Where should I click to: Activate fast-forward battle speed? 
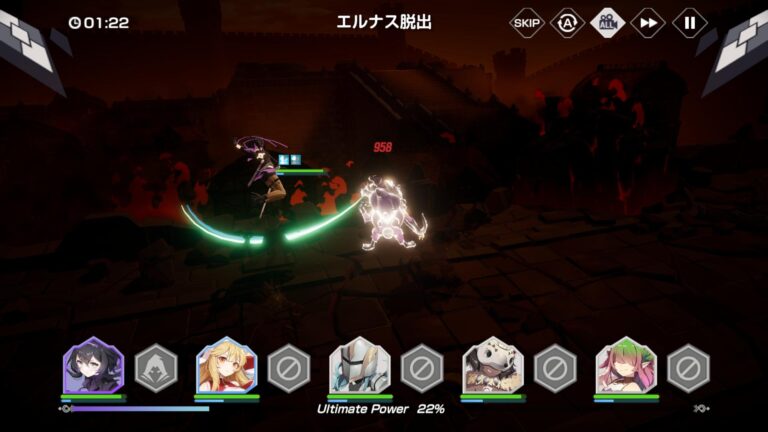(648, 22)
